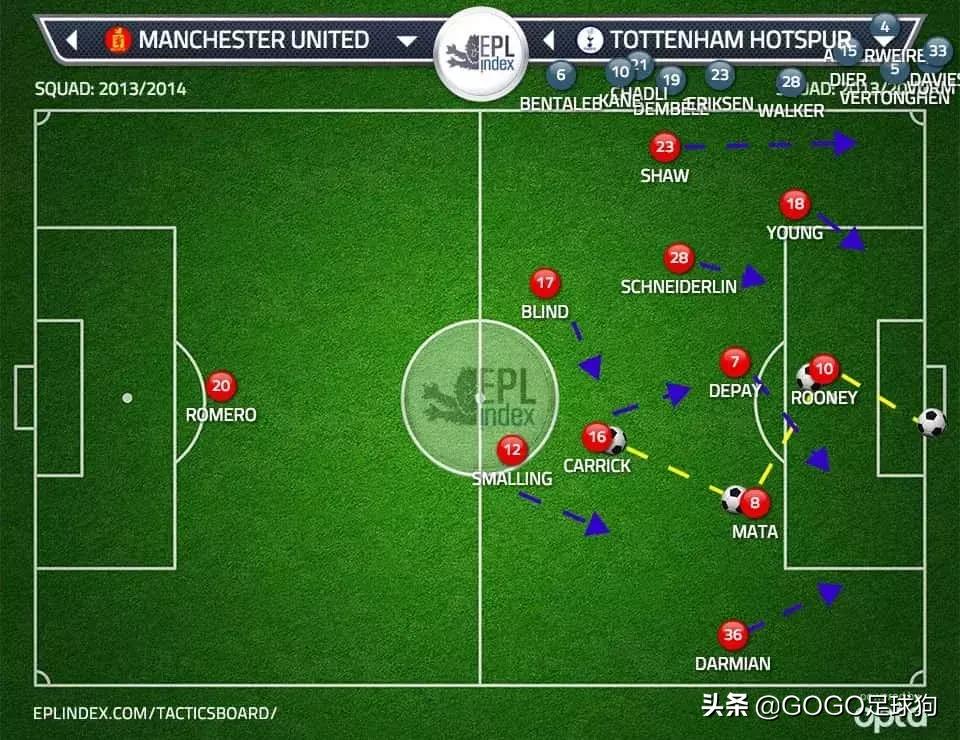
Task: Pick Davies' number 33 token
Action: pos(937,50)
